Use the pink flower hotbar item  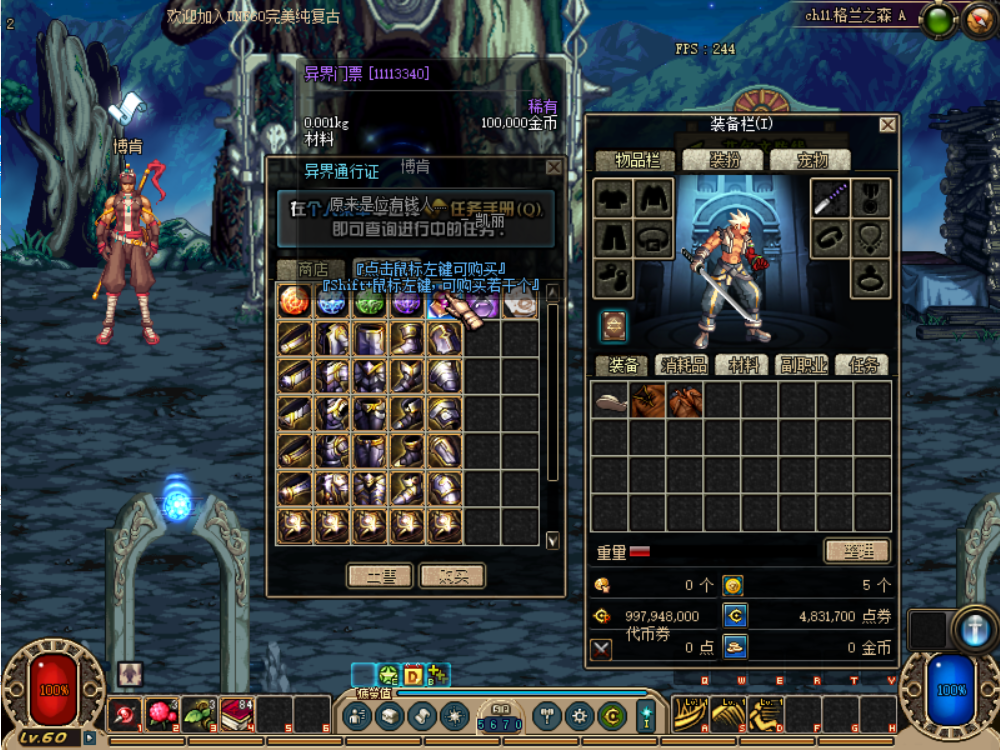pos(161,713)
